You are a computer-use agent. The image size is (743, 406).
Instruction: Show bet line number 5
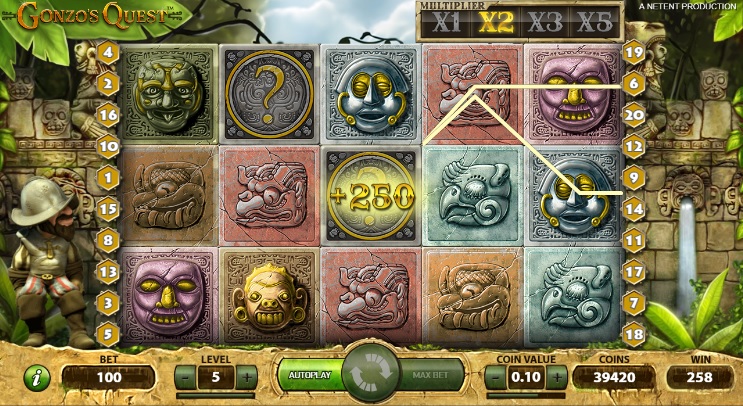coord(108,332)
